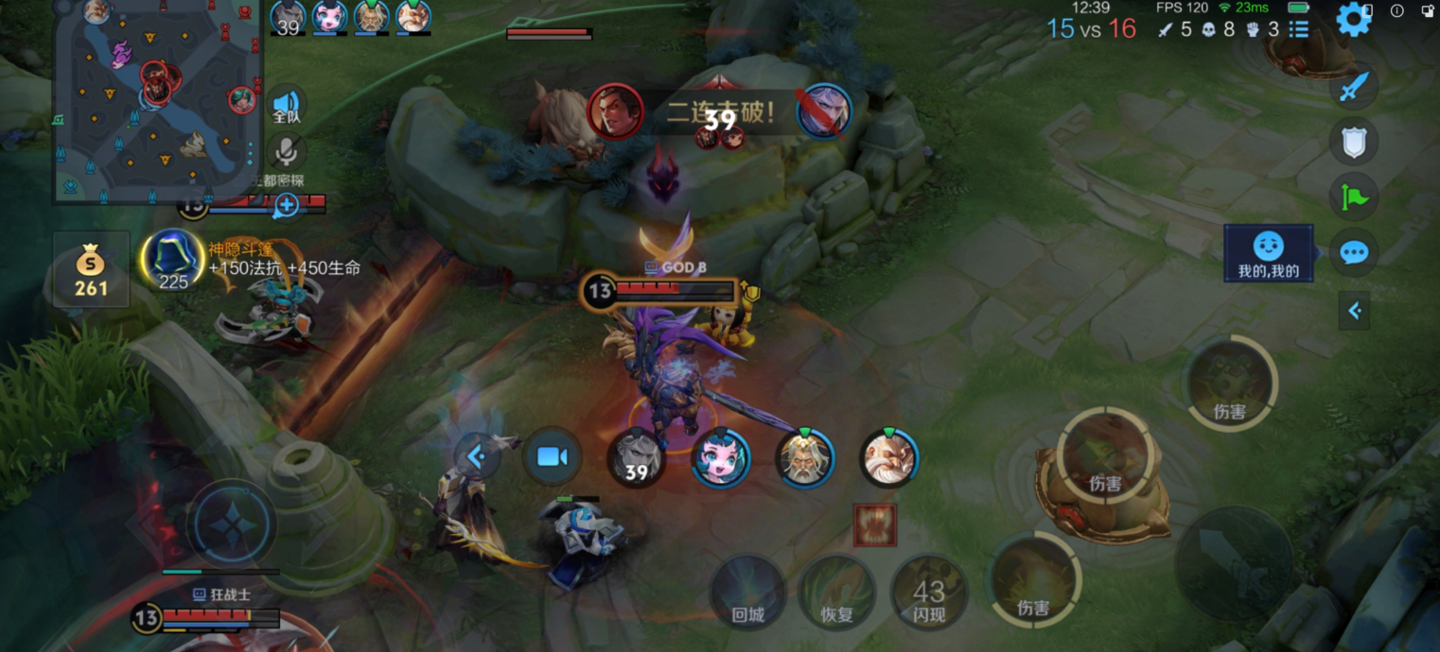Open the chat bubble quick messages
Viewport: 1440px width, 652px height.
click(x=1353, y=252)
